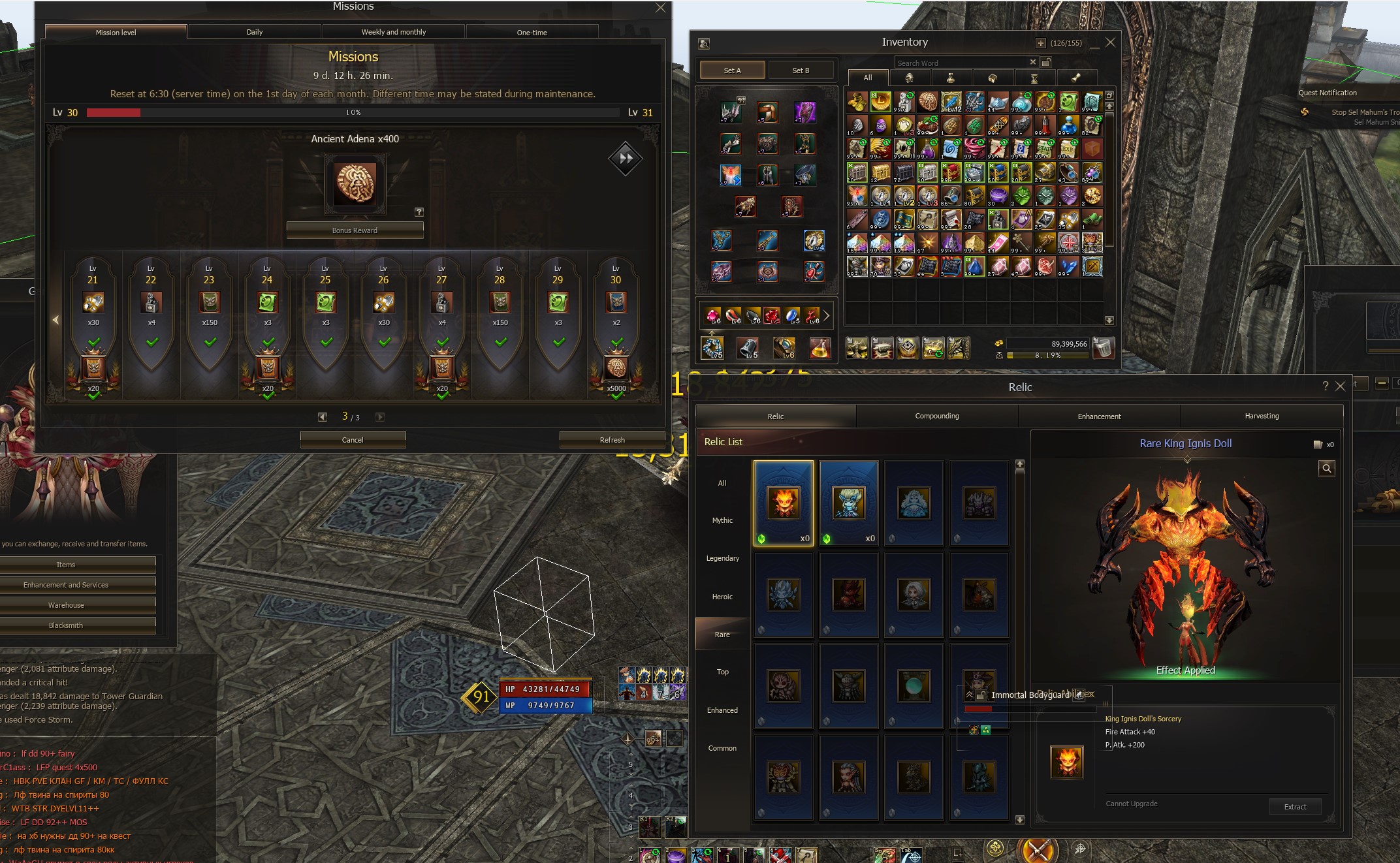Close the Relic window
This screenshot has height=863, width=1400.
[1340, 386]
